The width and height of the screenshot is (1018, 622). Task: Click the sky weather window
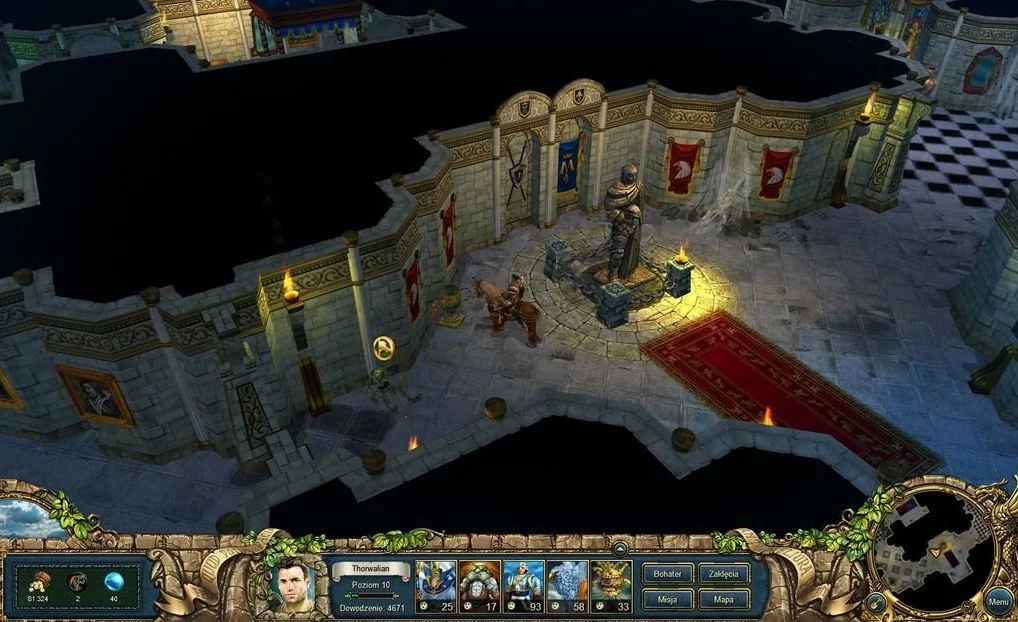(x=30, y=518)
